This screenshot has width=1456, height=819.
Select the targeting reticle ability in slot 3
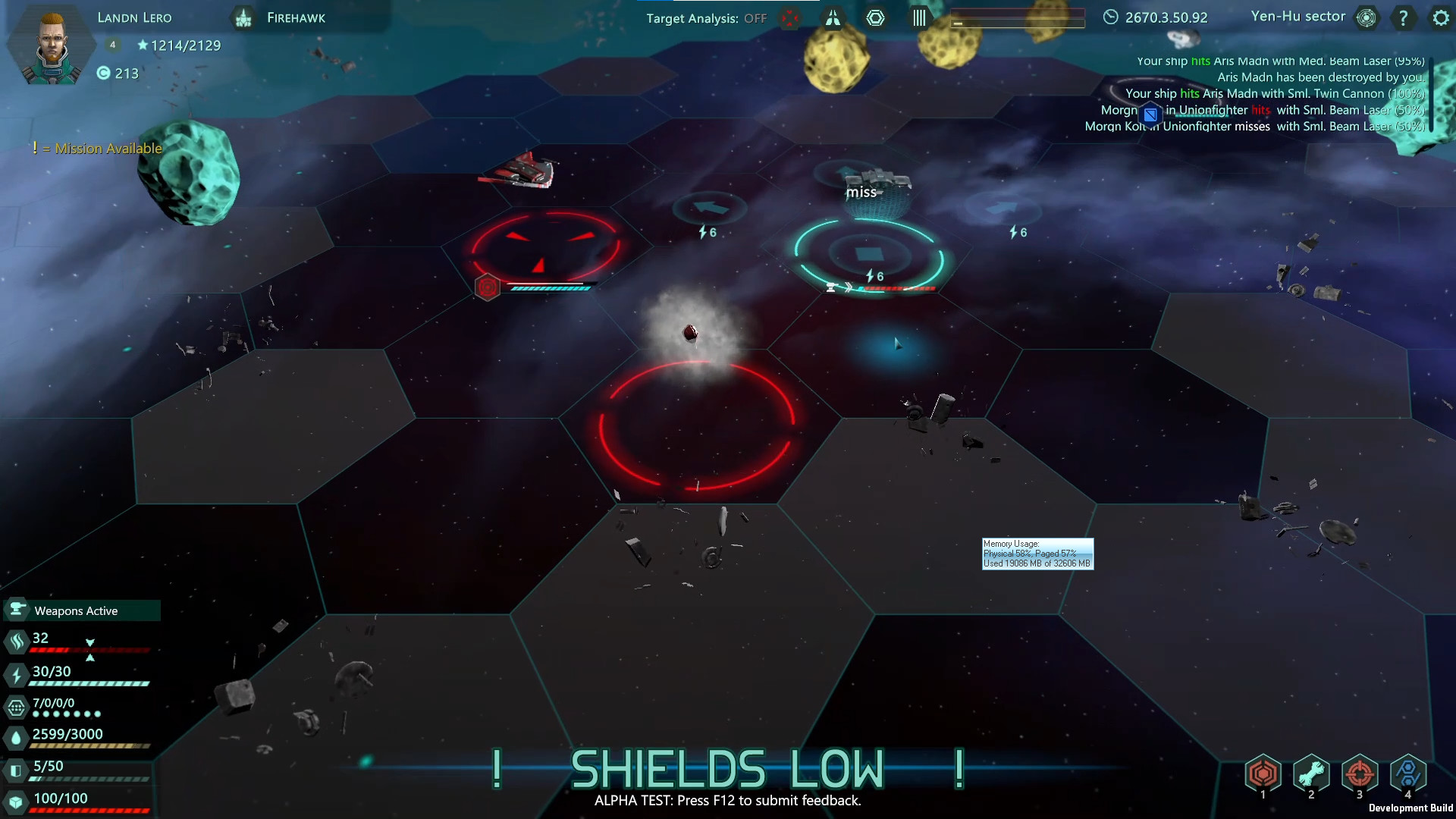tap(1360, 773)
